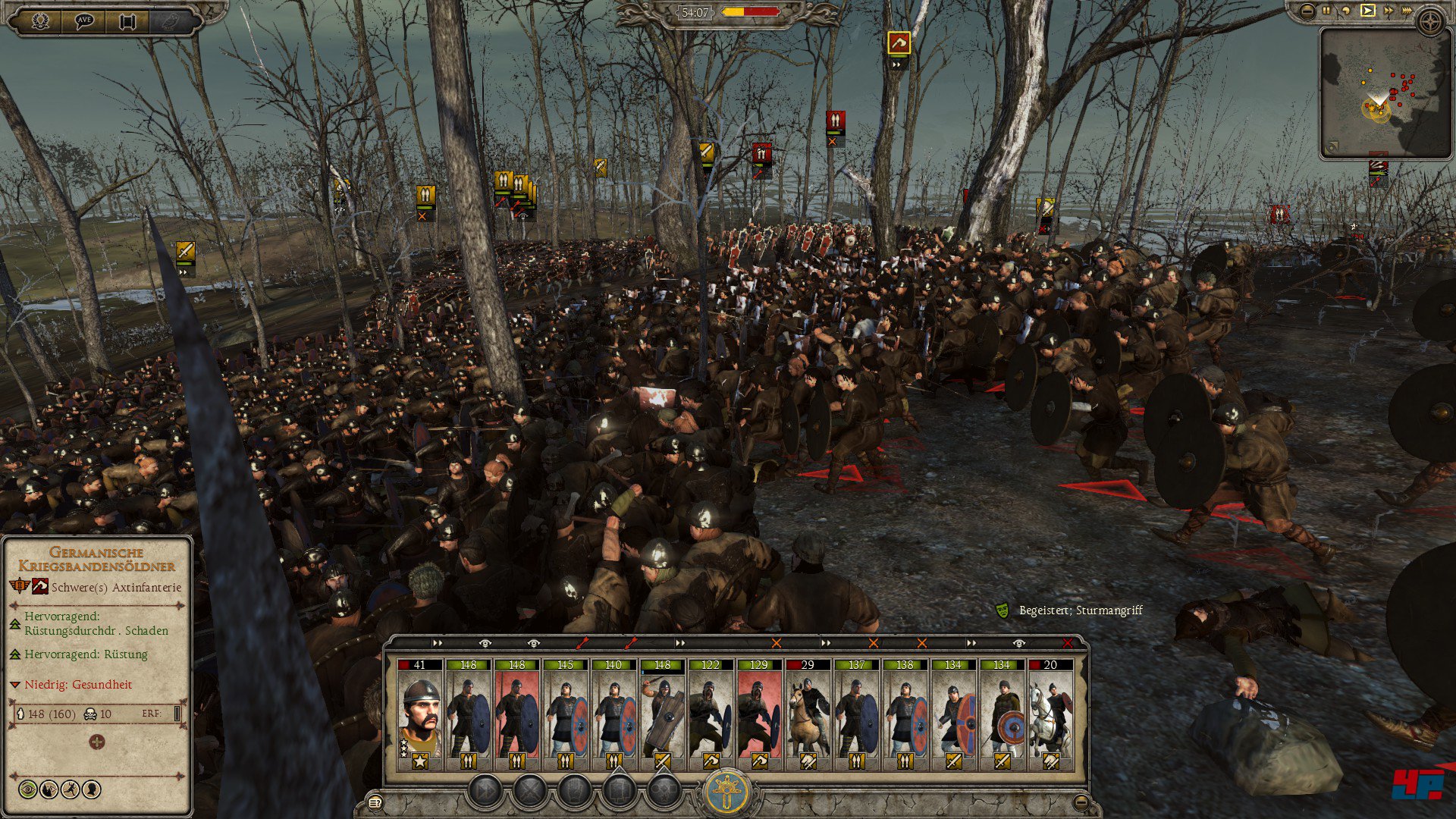Pause the battle
This screenshot has height=819, width=1456.
point(1326,11)
